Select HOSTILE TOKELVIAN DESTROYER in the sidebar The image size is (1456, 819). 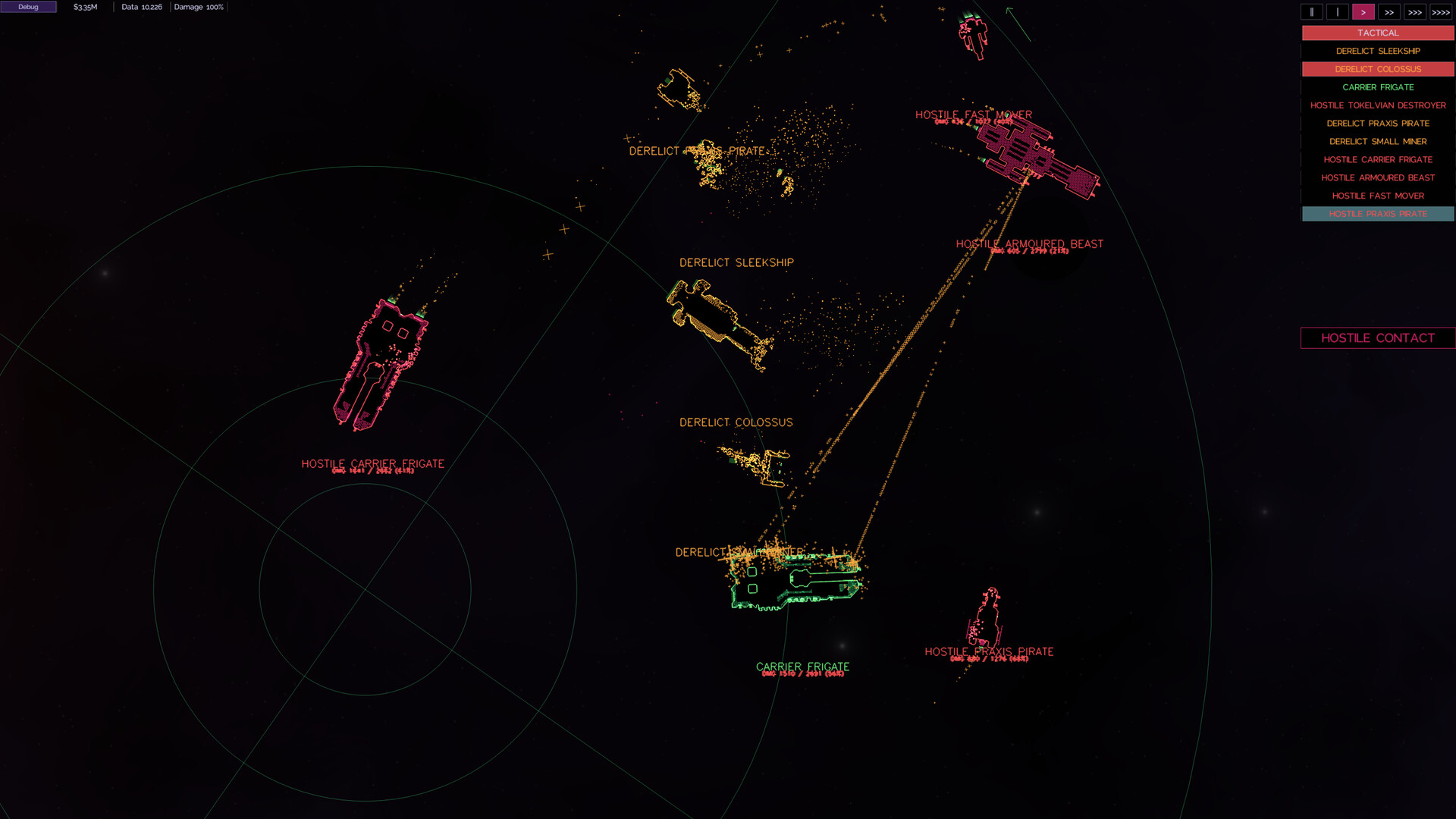tap(1377, 105)
